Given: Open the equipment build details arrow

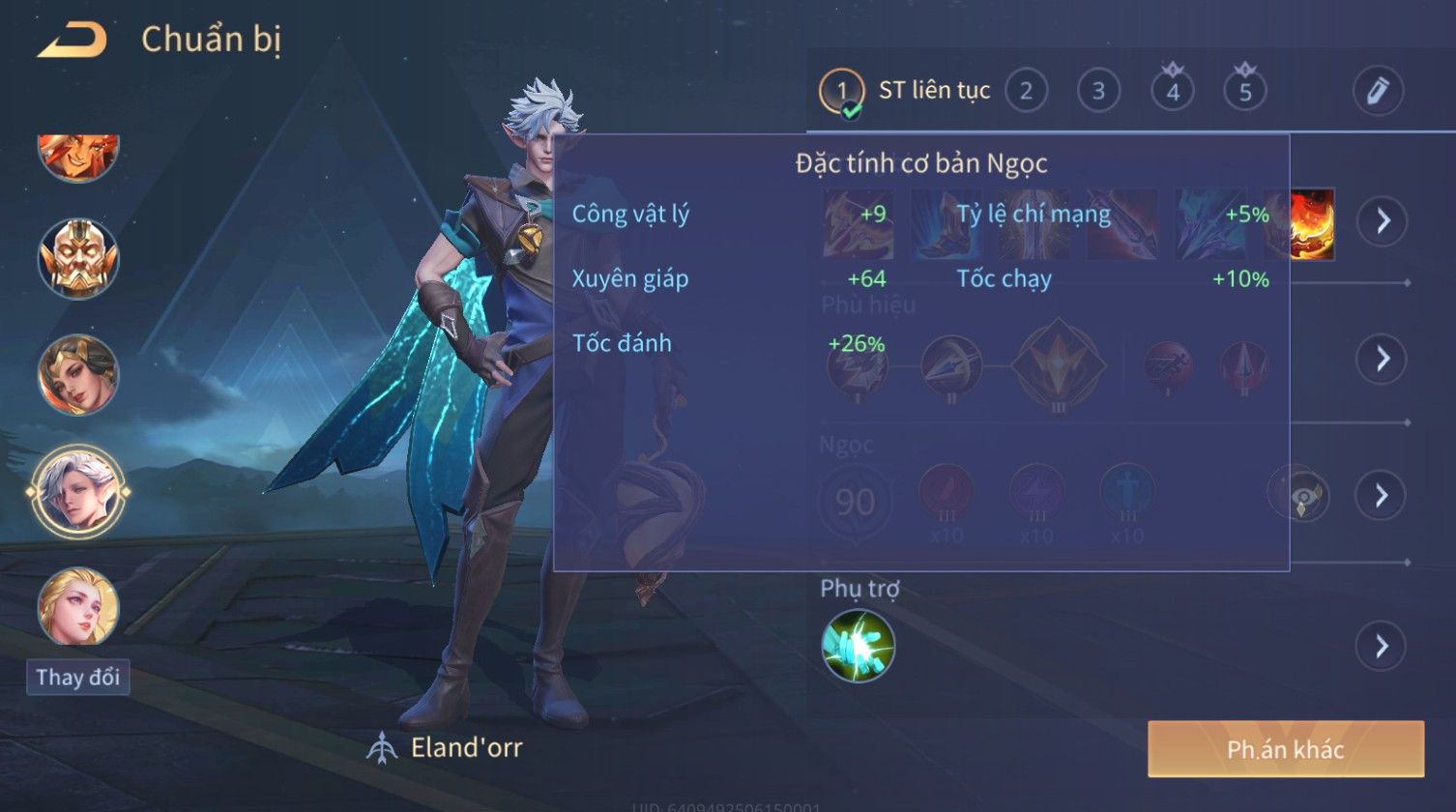Looking at the screenshot, I should click(1382, 221).
